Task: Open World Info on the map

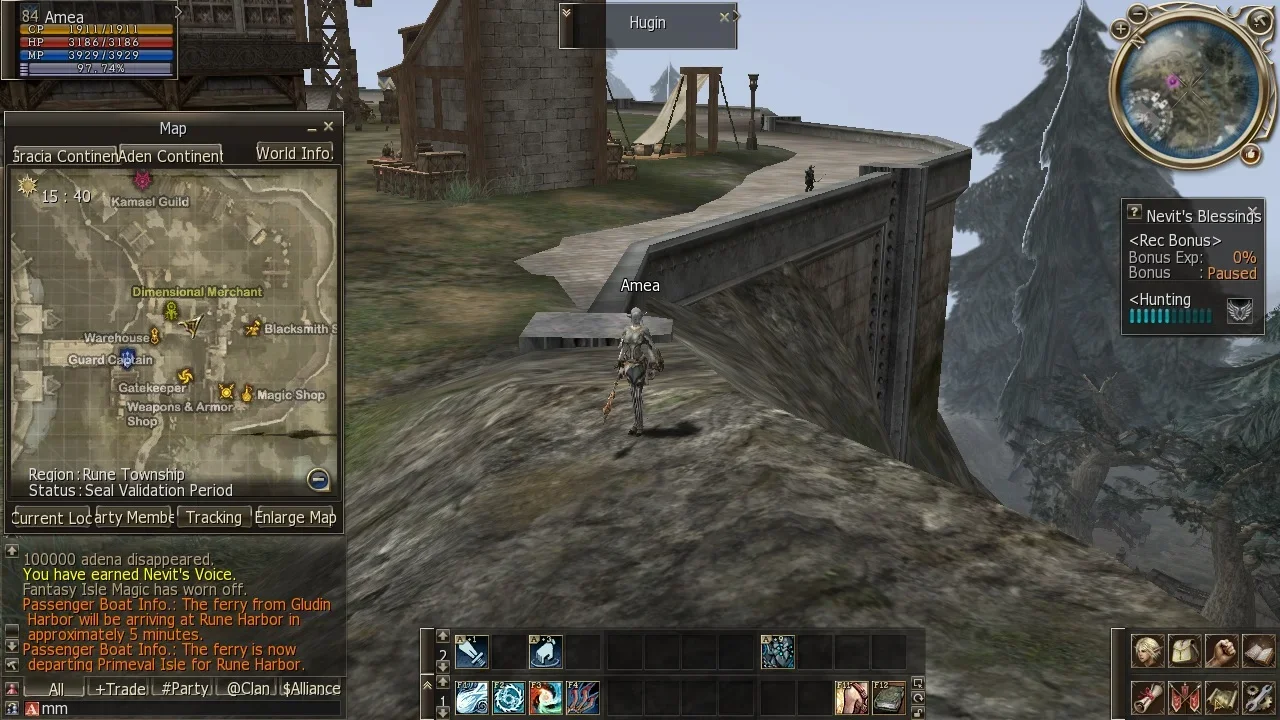Action: pos(293,153)
